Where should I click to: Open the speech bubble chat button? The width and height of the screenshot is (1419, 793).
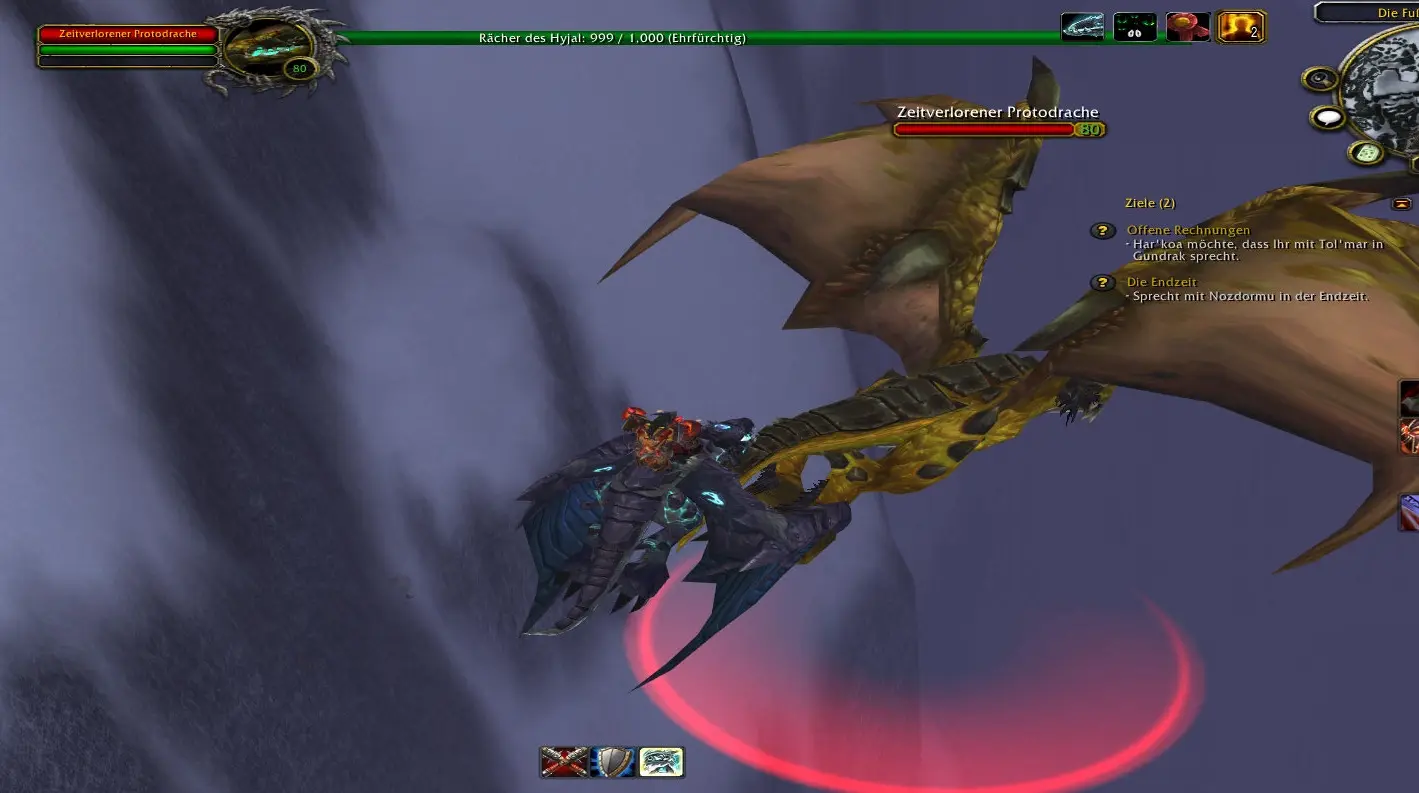[x=1328, y=118]
